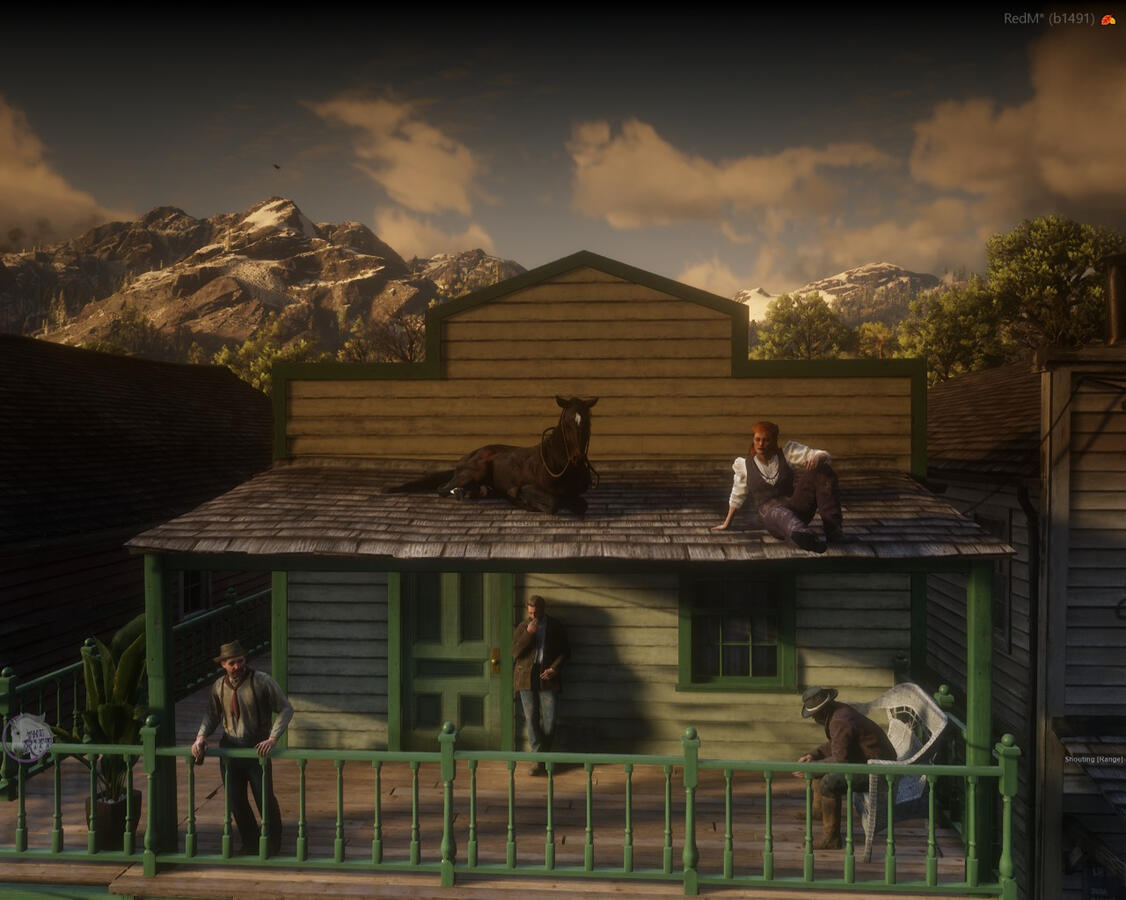
Task: Click the RedM (b1491) build watermark
Action: [x=1048, y=19]
